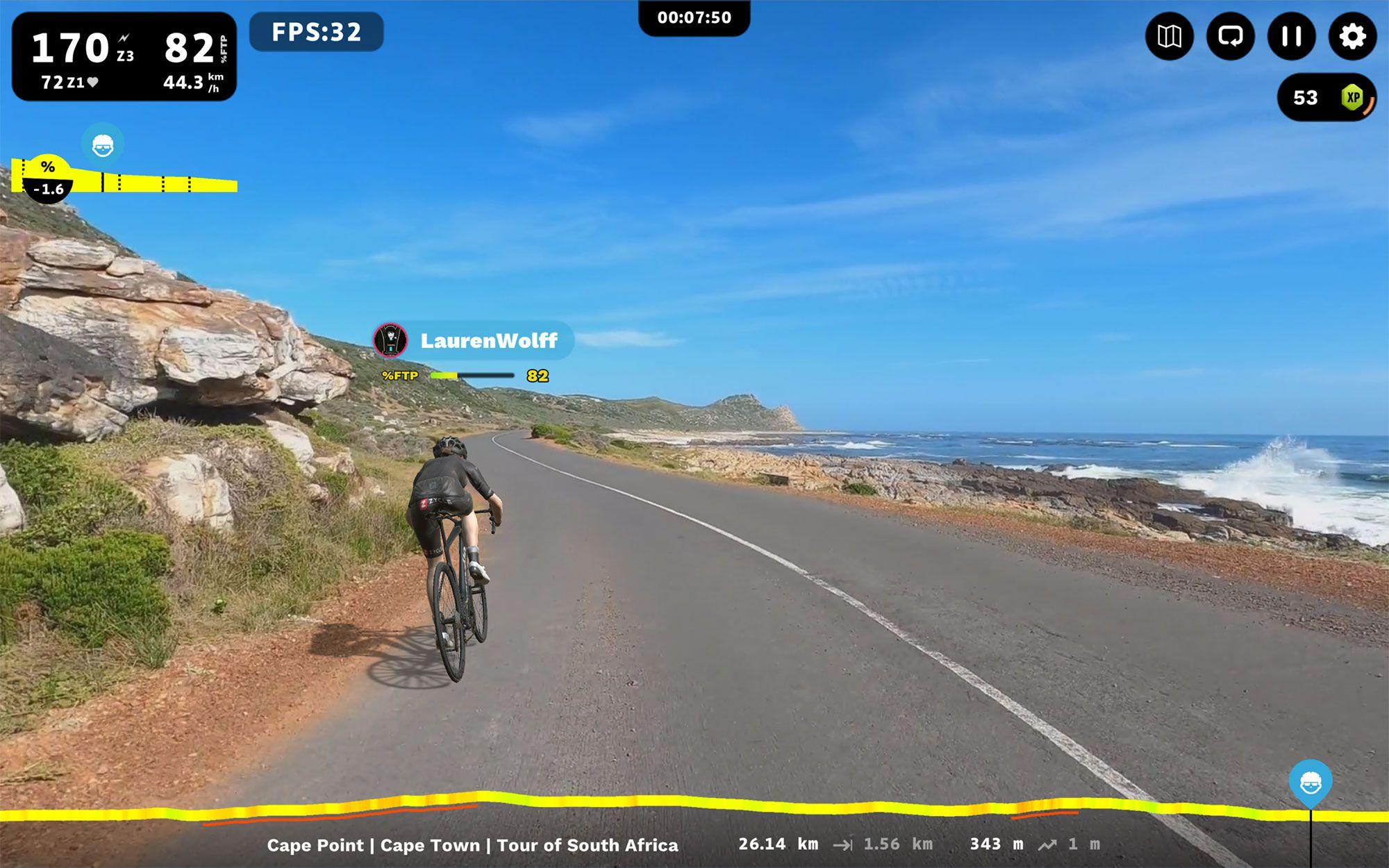This screenshot has width=1389, height=868.
Task: Select the Cape Point route title
Action: [x=473, y=846]
